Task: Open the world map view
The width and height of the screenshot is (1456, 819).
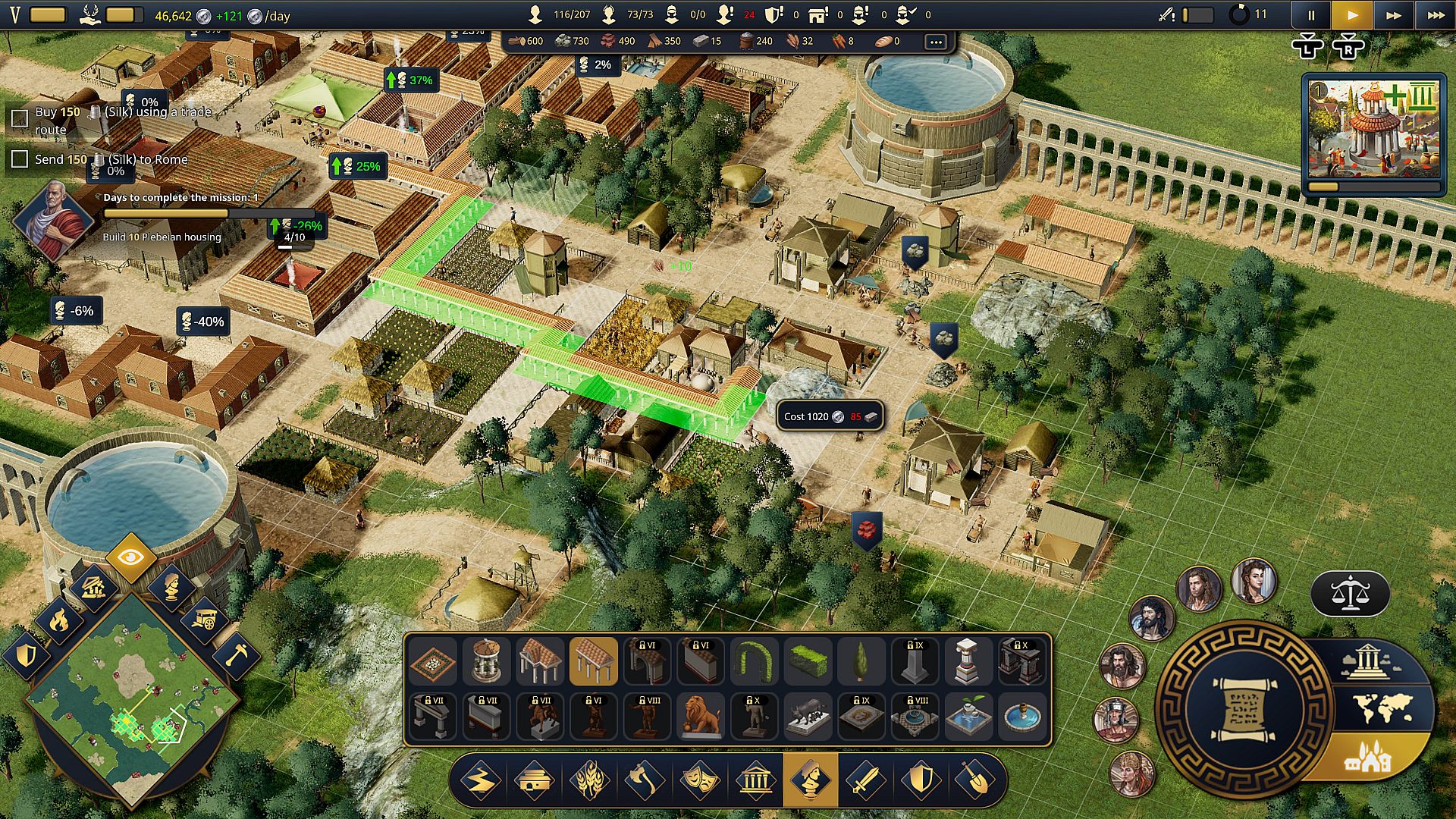Action: point(1383,708)
